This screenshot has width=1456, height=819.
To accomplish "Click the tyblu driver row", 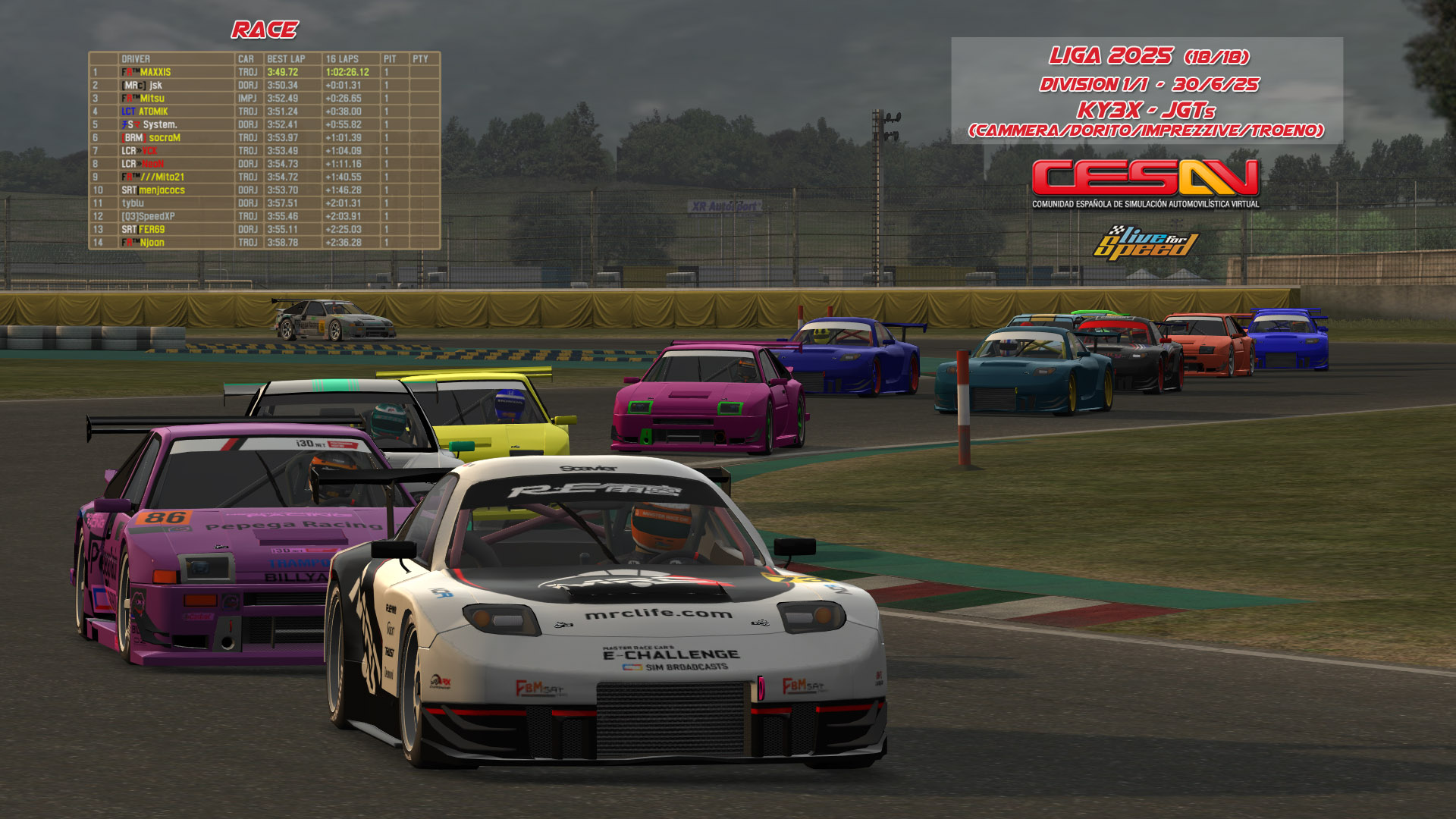I will coord(133,203).
